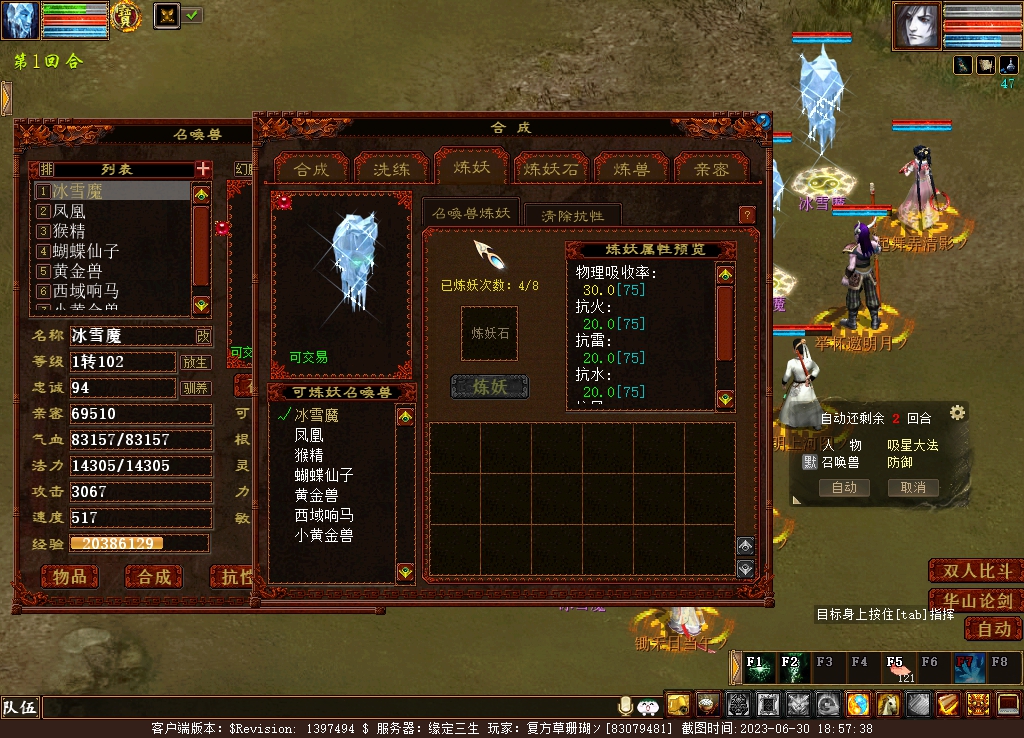Select the 炼妖石 item slot
This screenshot has height=738, width=1024.
click(490, 333)
